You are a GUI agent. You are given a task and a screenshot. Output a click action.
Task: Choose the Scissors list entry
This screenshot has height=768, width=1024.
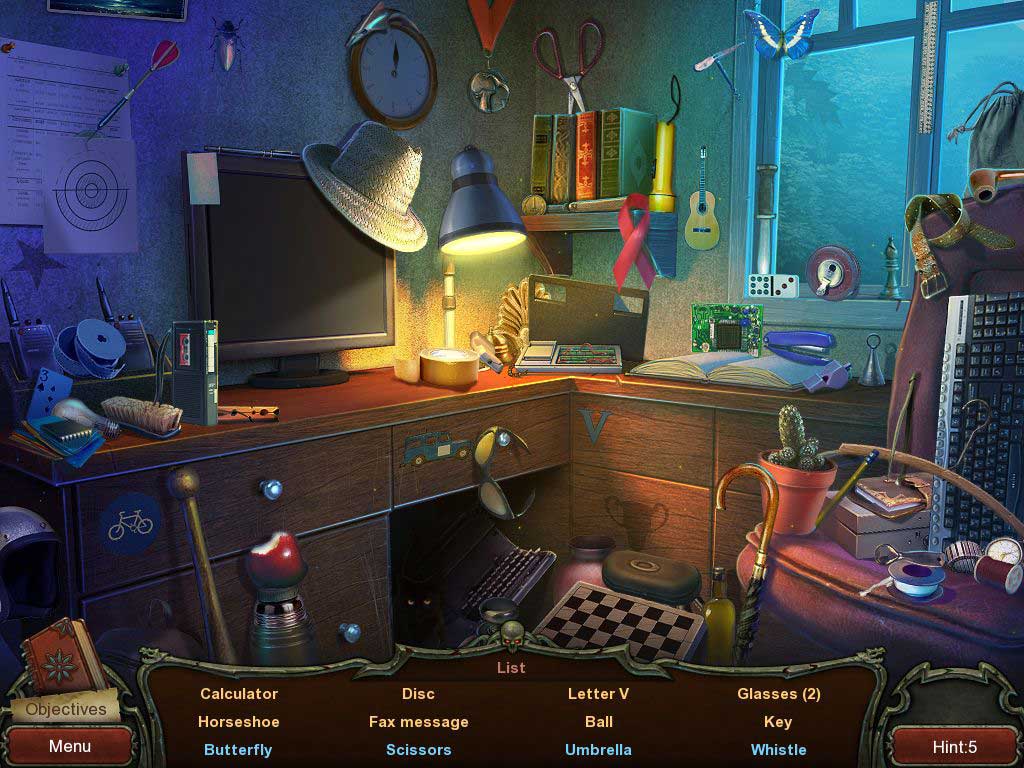pos(418,749)
